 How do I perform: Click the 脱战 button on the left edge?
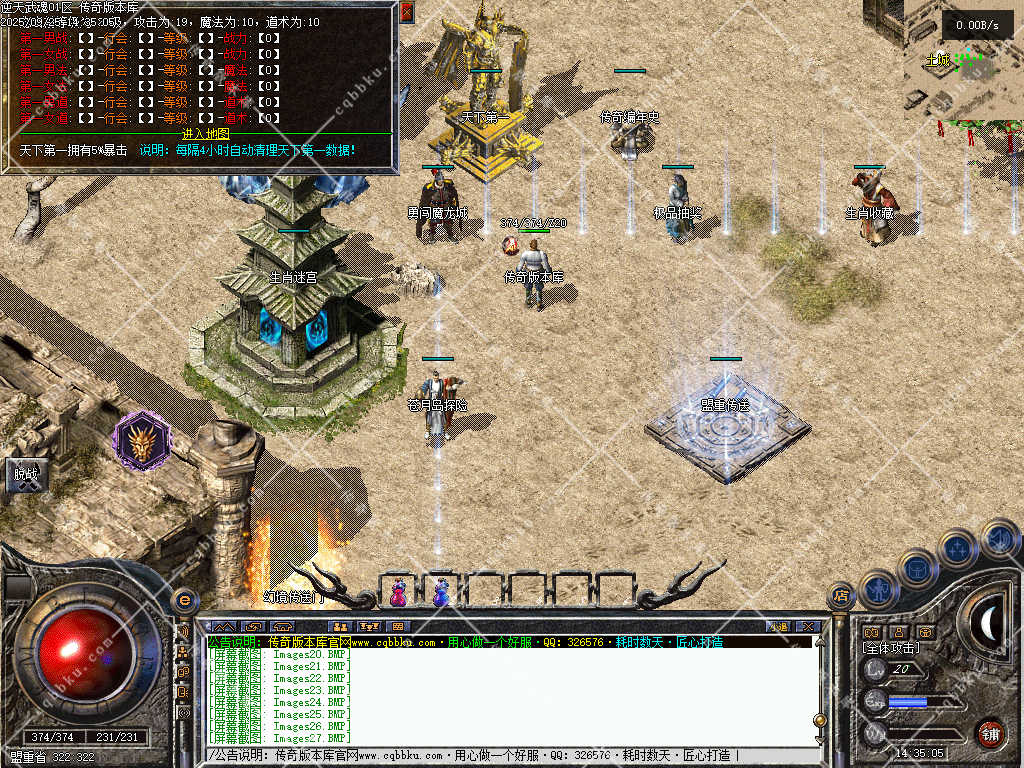[24, 474]
